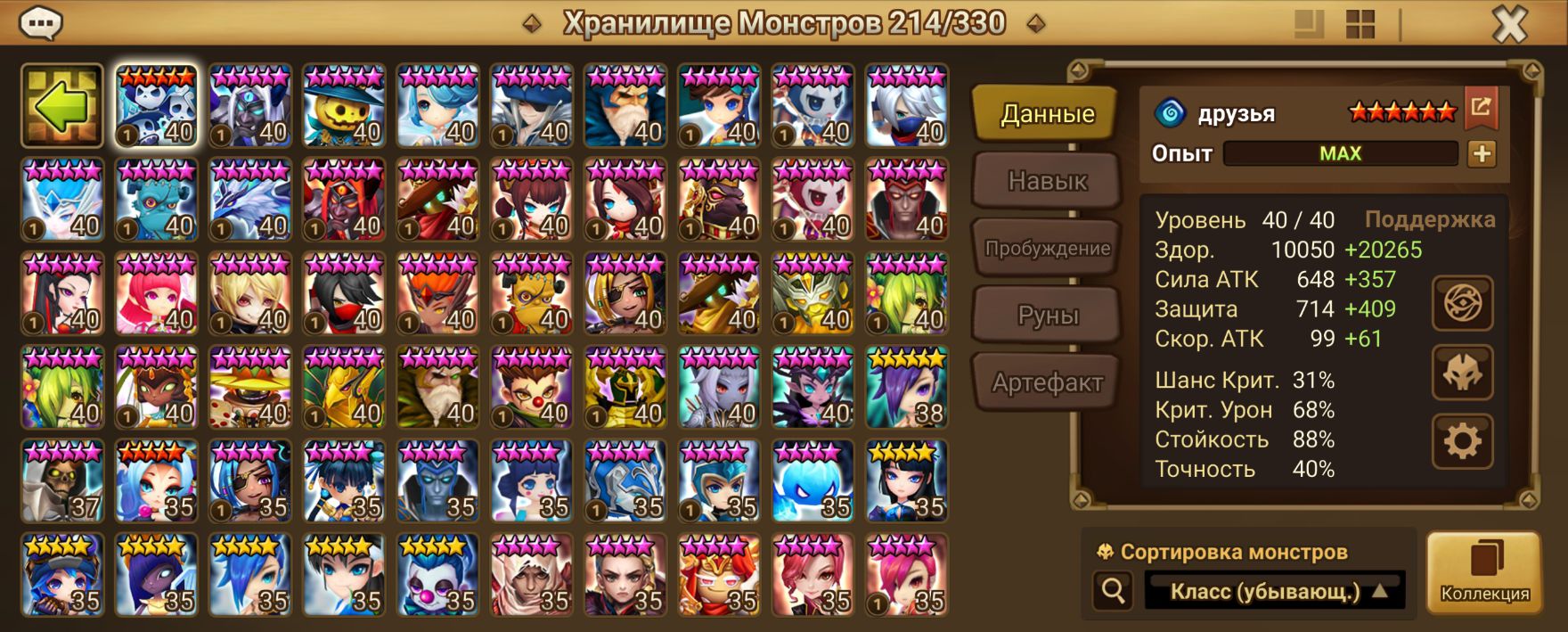Screen dimensions: 1568x632
Task: Click the magnifying glass search button
Action: [x=1113, y=590]
